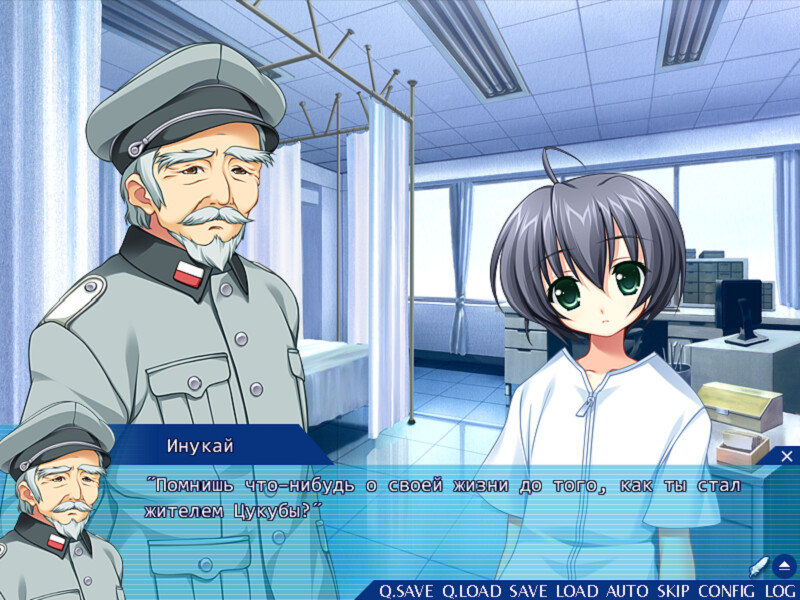Screen dimensions: 800x600
Task: Show the dialogue LOG
Action: (x=780, y=591)
